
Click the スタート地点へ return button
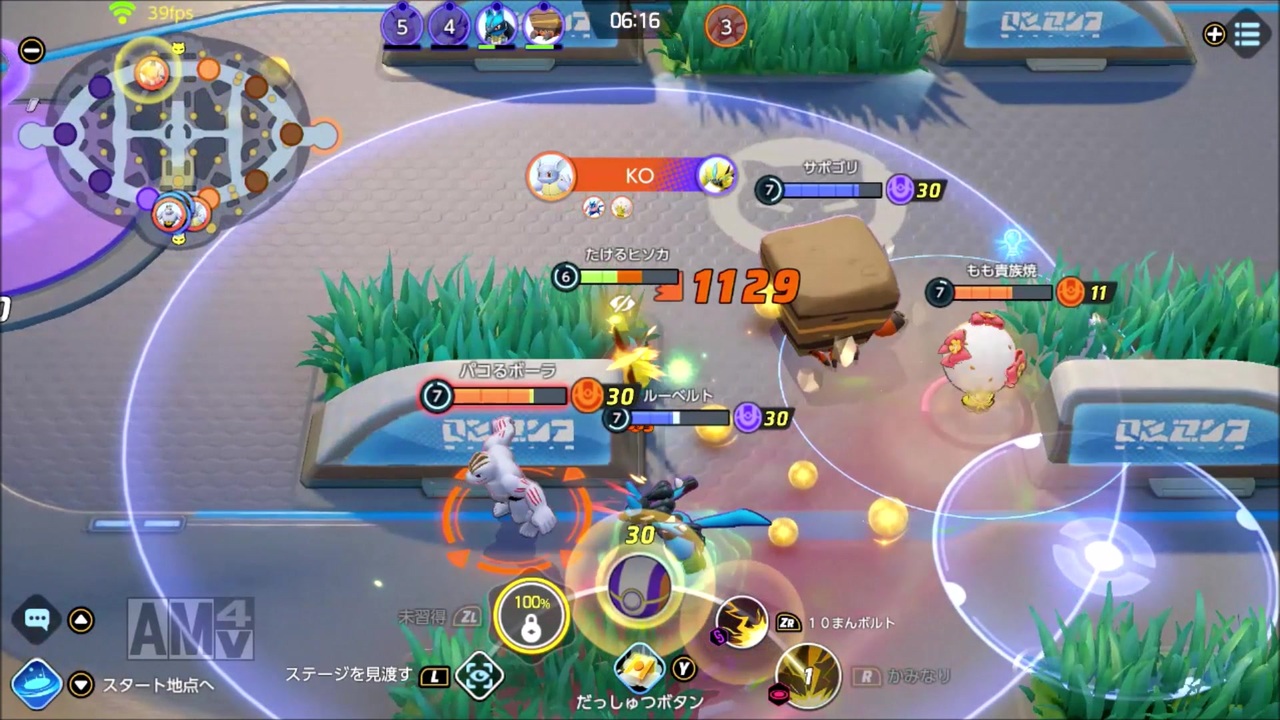click(x=160, y=685)
